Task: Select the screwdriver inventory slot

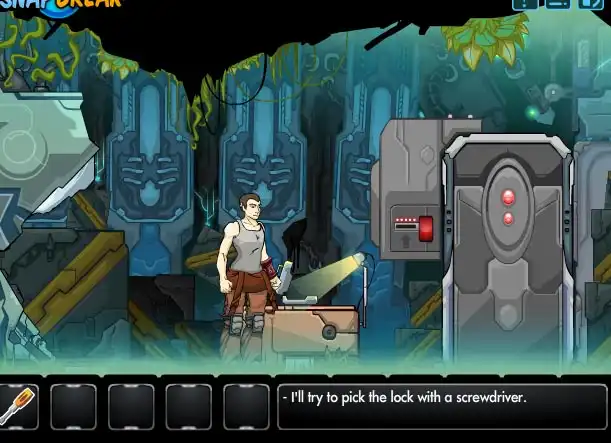Action: [18, 406]
